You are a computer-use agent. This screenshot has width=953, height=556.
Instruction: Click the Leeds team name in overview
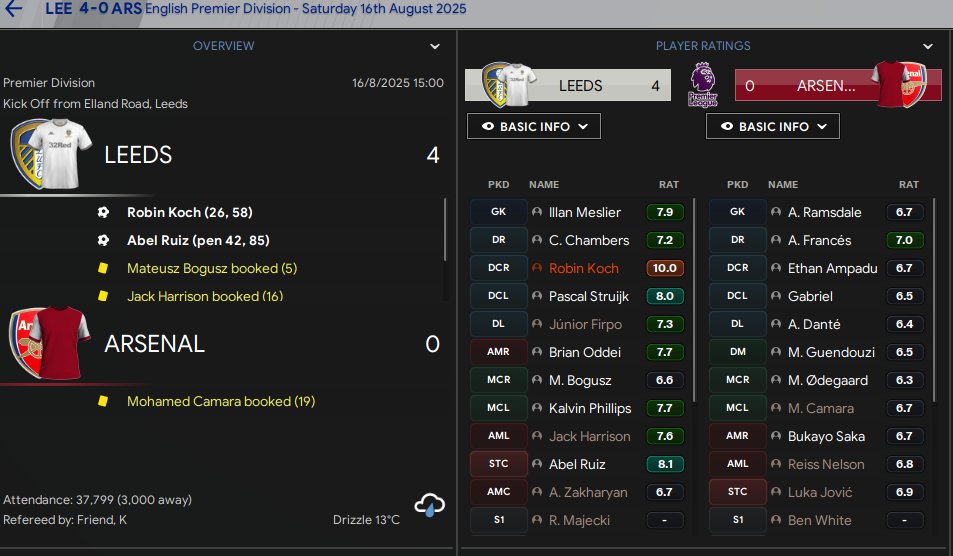coord(138,155)
